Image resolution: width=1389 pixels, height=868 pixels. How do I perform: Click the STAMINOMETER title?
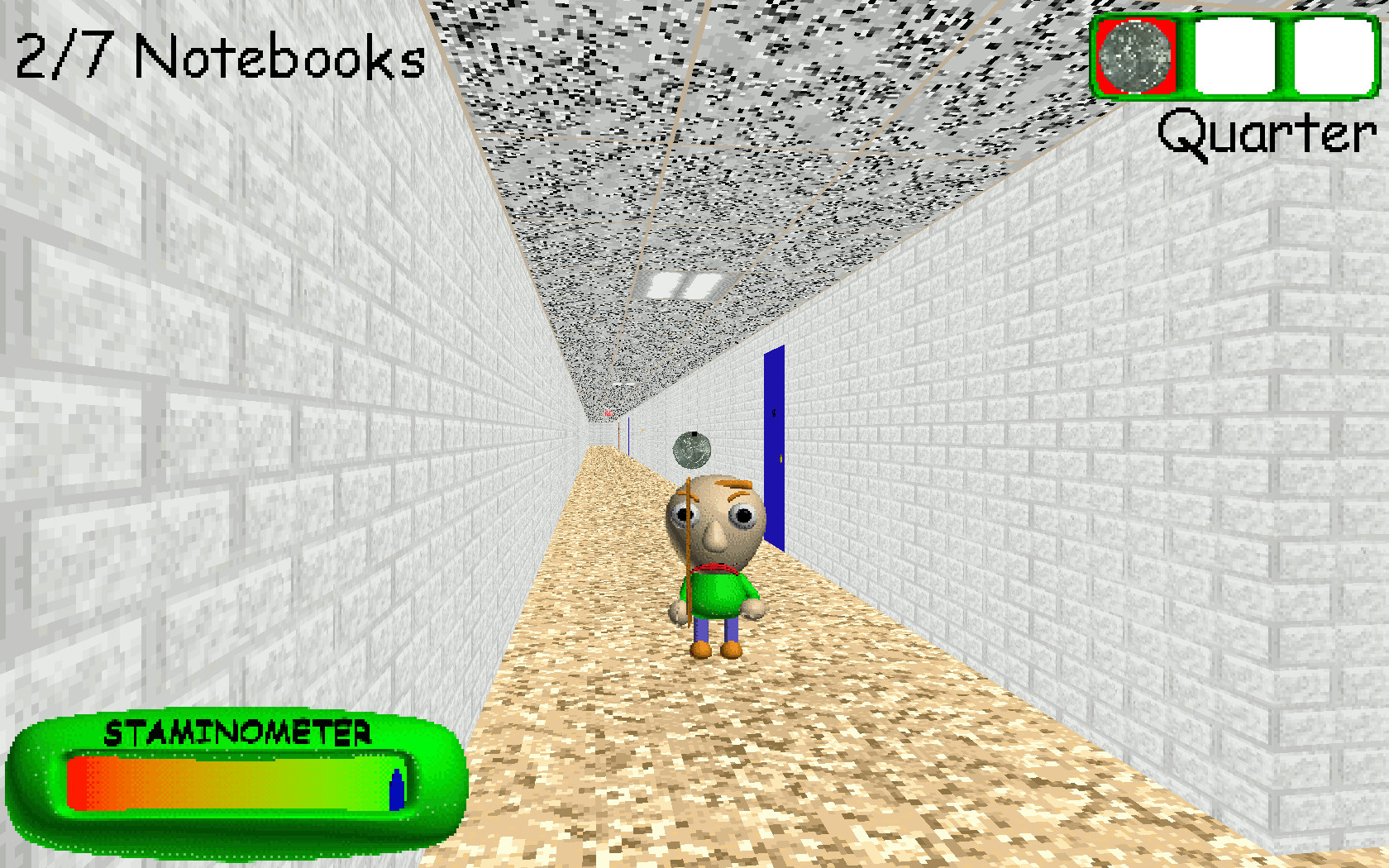point(240,731)
